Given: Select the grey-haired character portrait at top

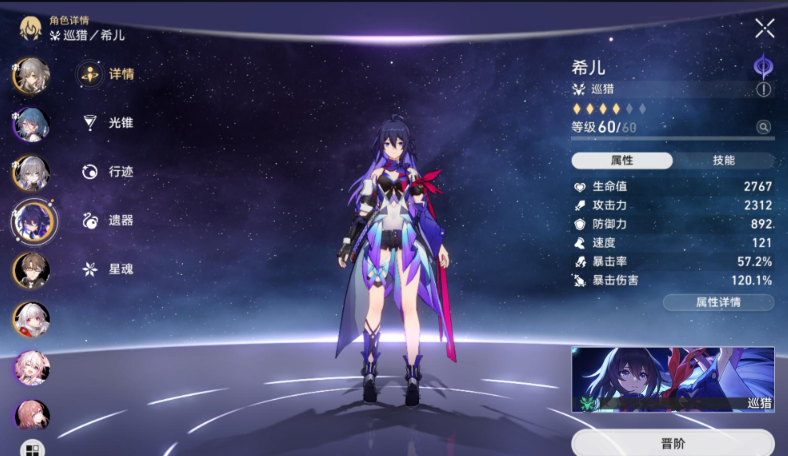Looking at the screenshot, I should point(31,76).
